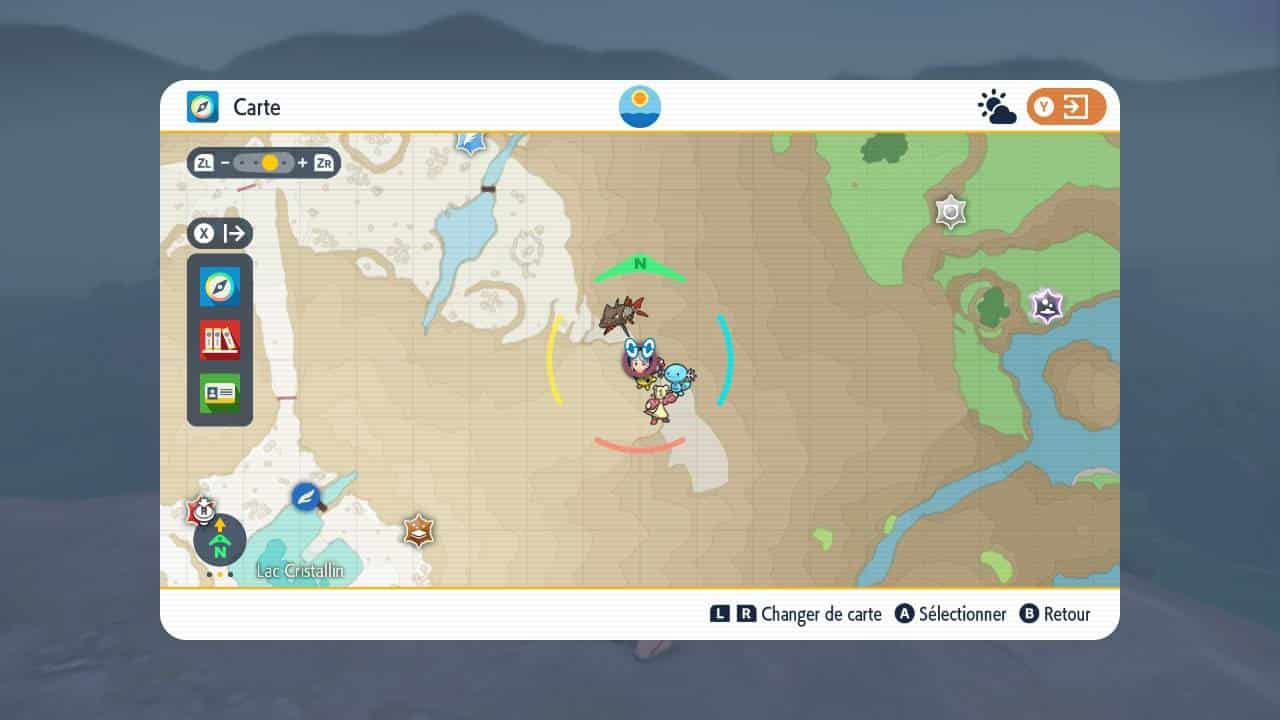Viewport: 1280px width, 720px height.
Task: Open the green trainer profile card icon
Action: click(219, 393)
